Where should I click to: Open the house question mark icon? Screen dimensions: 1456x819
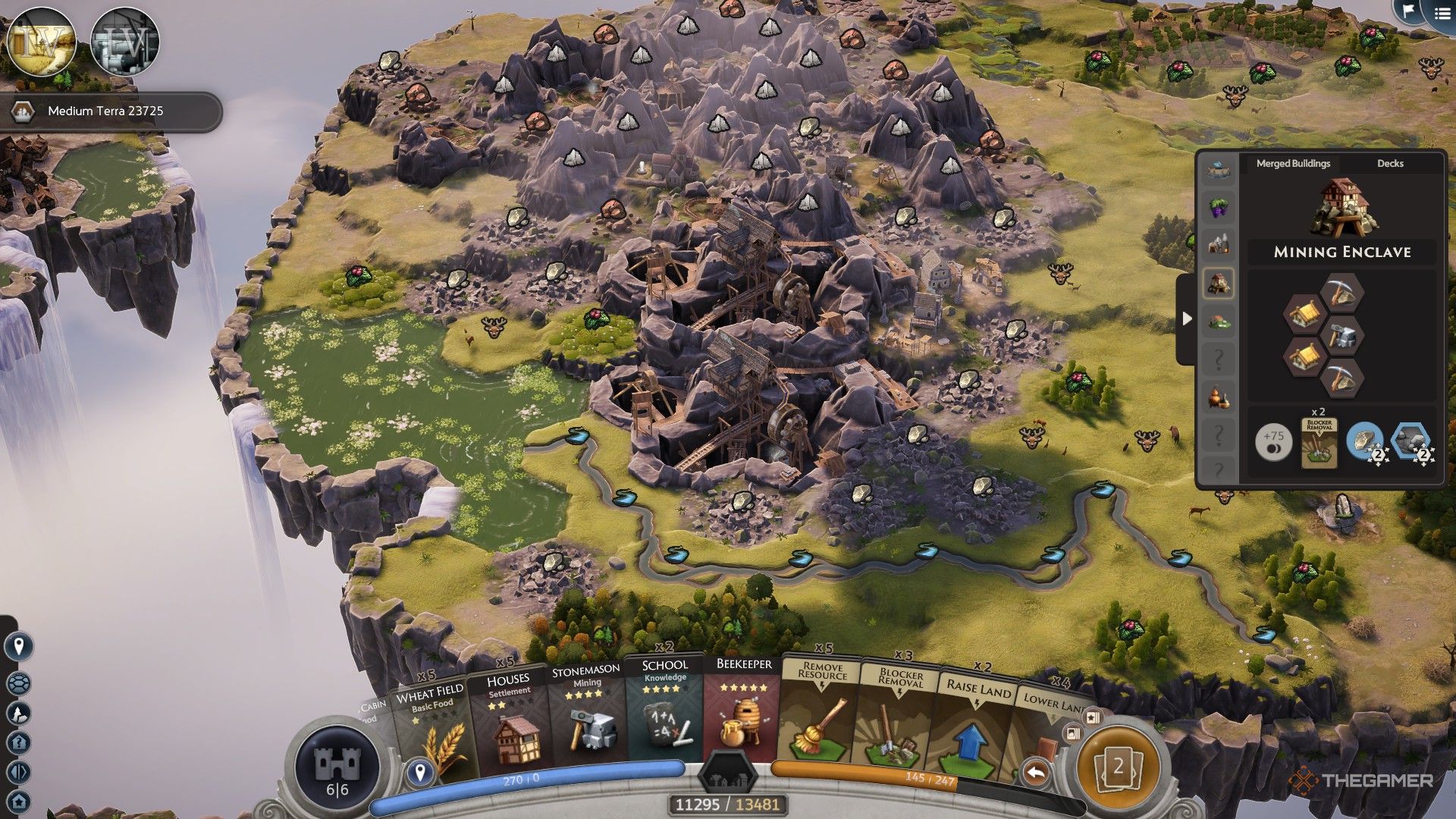point(19,742)
